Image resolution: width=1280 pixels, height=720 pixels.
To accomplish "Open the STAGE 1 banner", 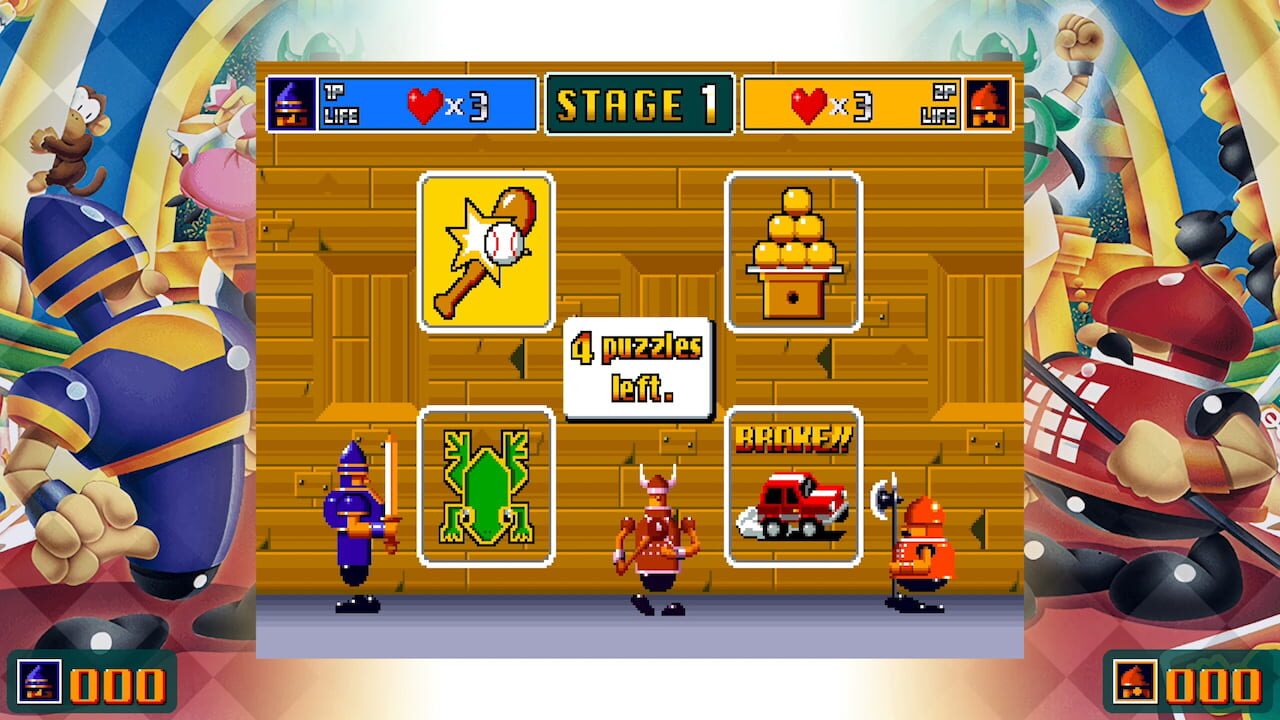I will tap(640, 104).
